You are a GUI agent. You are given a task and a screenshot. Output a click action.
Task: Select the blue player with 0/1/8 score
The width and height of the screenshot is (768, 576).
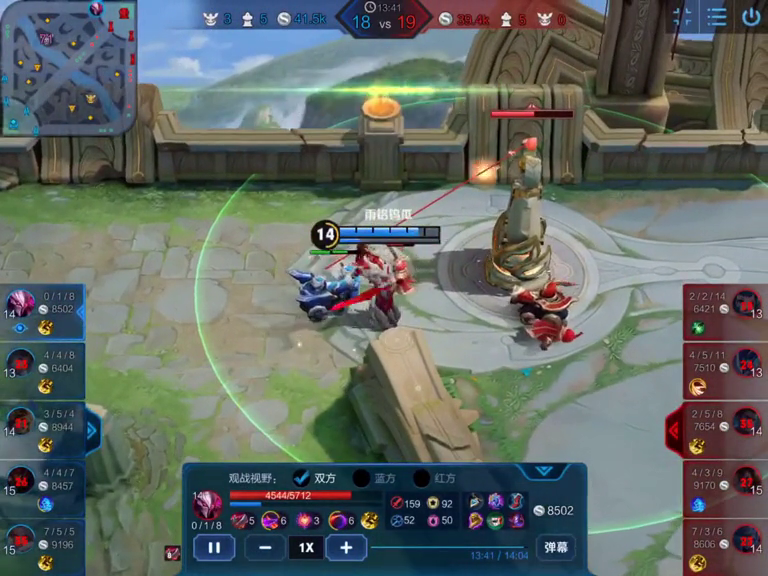pos(42,313)
